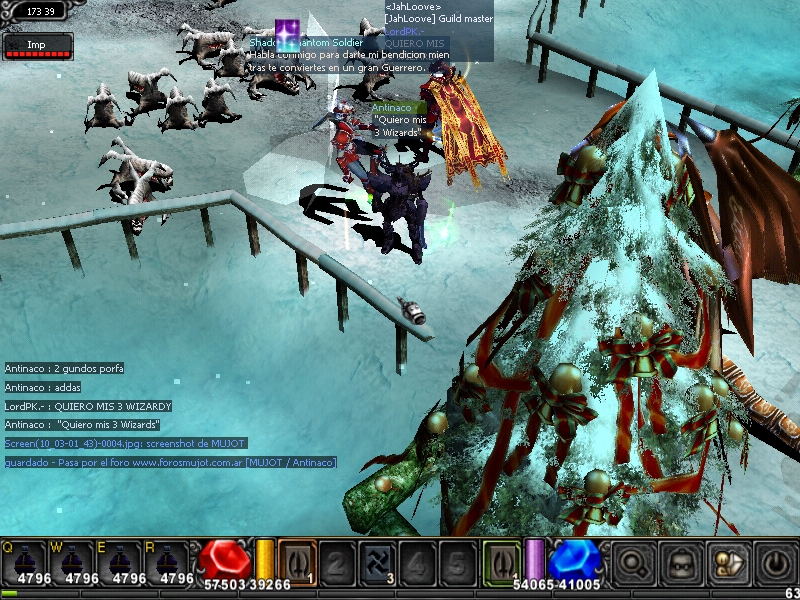Select skill slot 1 with trident icon

[297, 560]
